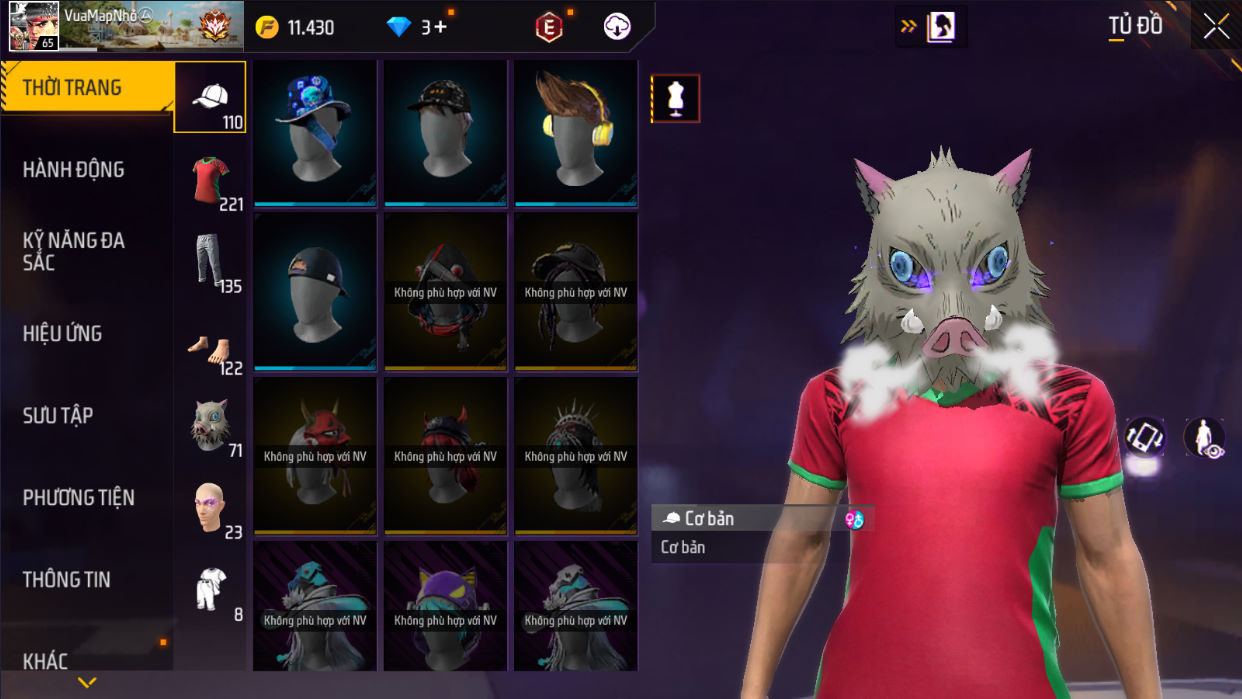Open the face category with bald head
This screenshot has height=699, width=1242.
pyautogui.click(x=210, y=508)
